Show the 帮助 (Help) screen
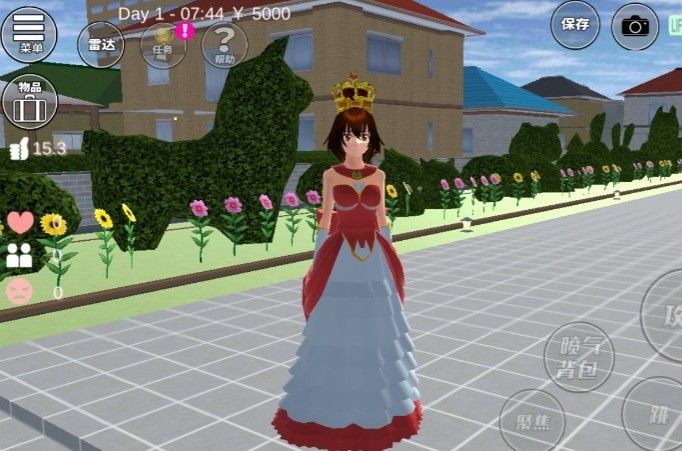 pyautogui.click(x=225, y=44)
